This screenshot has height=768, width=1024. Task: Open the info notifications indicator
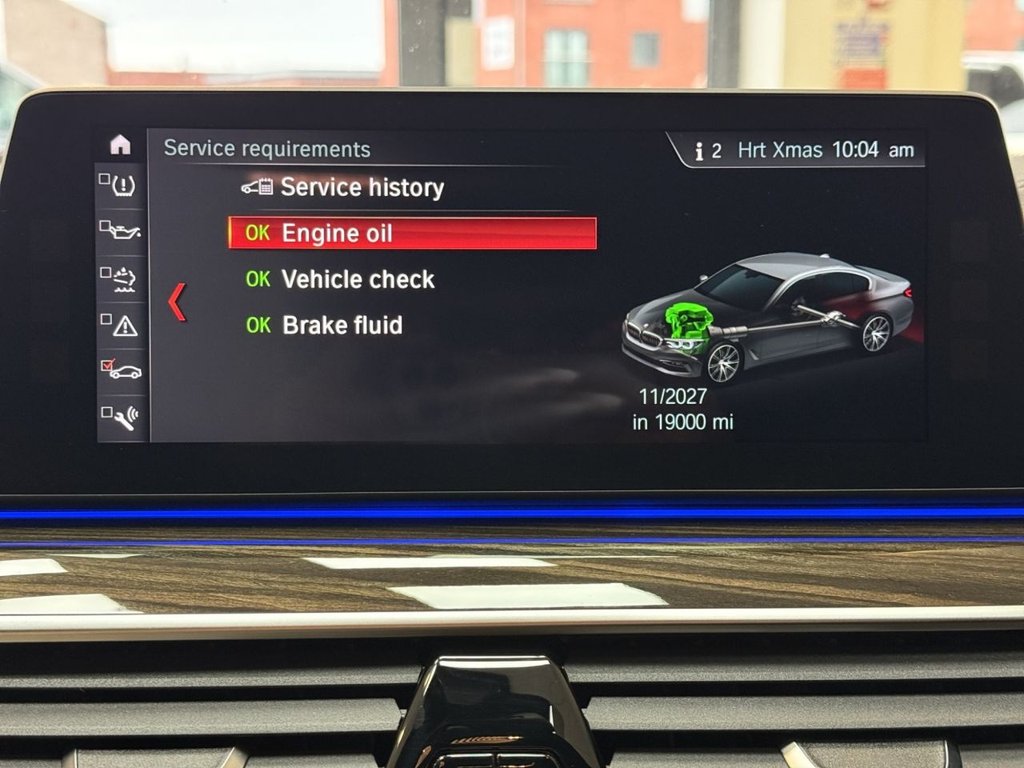(x=708, y=150)
